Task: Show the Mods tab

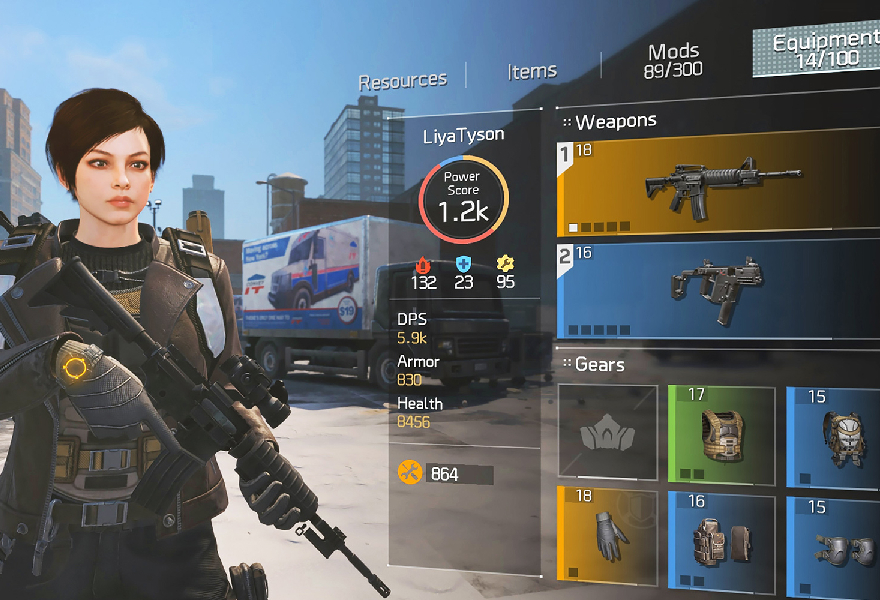Action: 674,60
